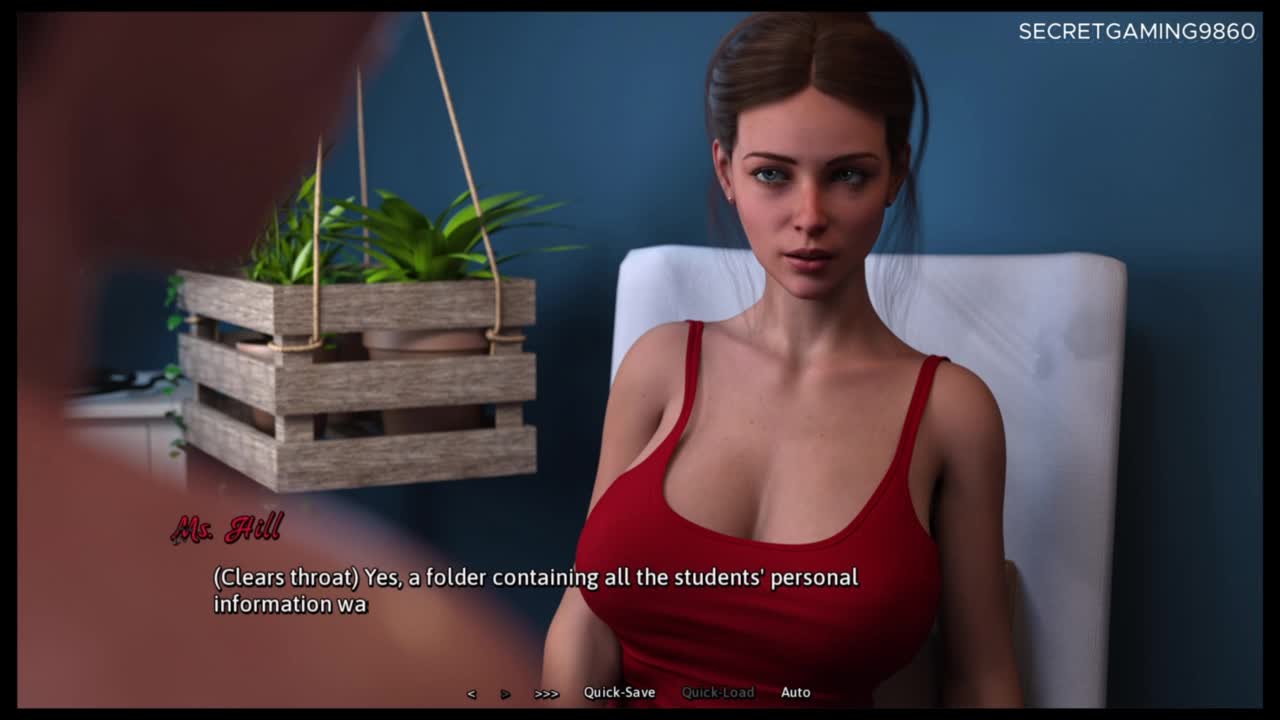
Task: Click Quick-Save in the bottom bar
Action: [x=620, y=692]
